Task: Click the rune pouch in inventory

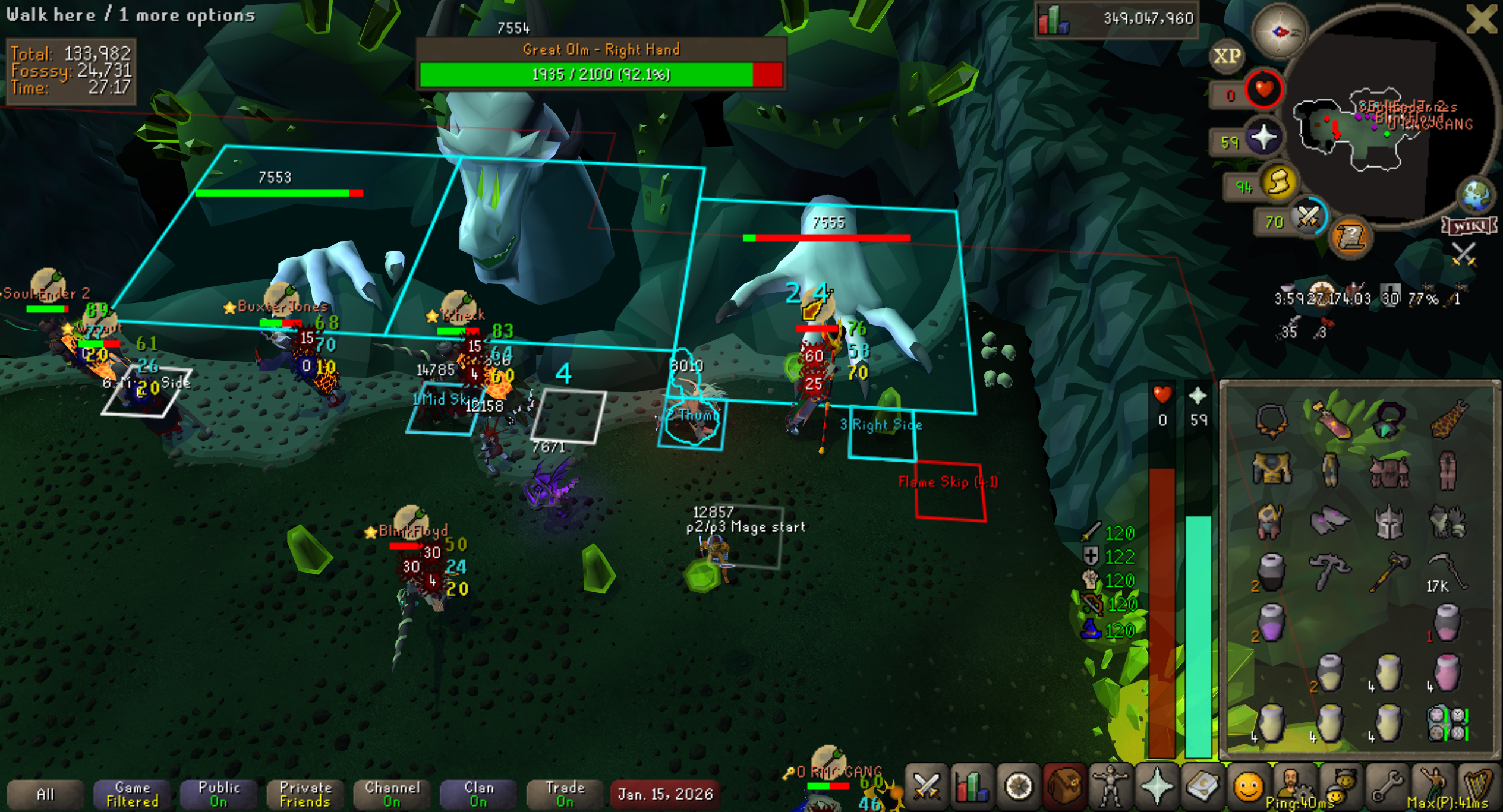Action: pos(1448,723)
